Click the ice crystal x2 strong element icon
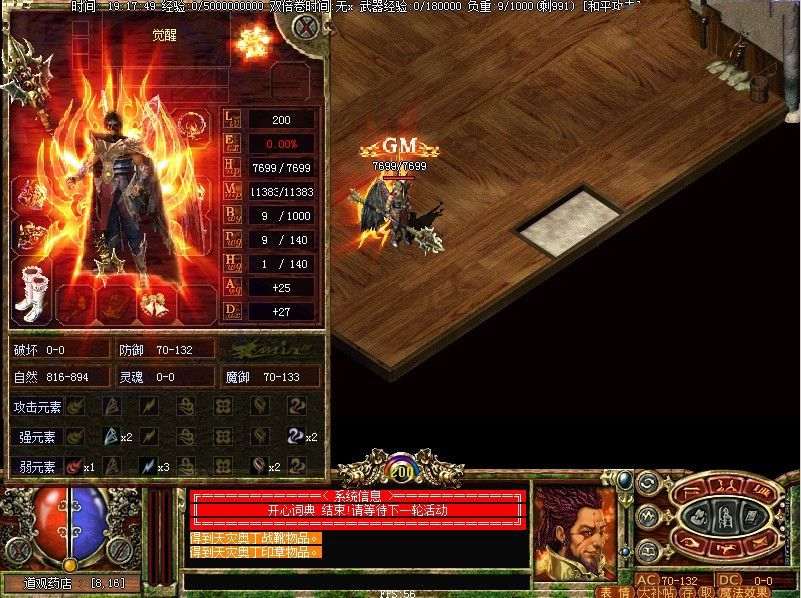This screenshot has height=598, width=801. click(x=112, y=436)
